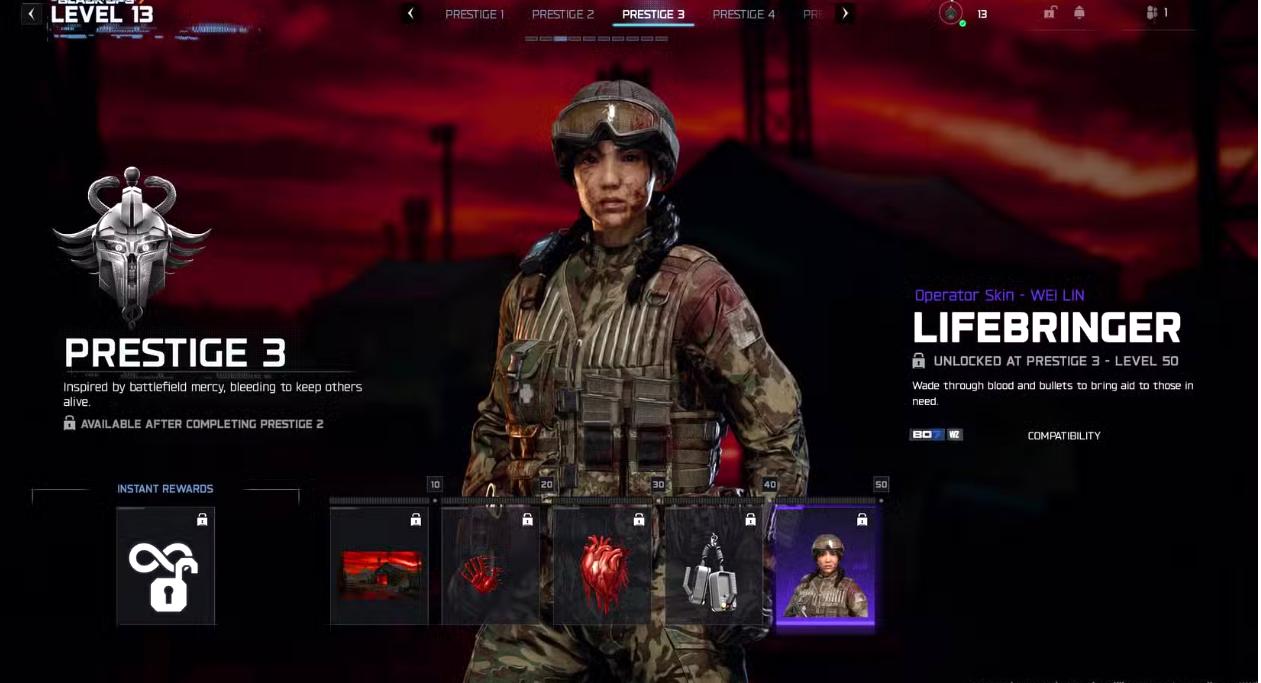Switch to the Prestige 1 tab
Viewport: 1261px width, 683px height.
[474, 14]
